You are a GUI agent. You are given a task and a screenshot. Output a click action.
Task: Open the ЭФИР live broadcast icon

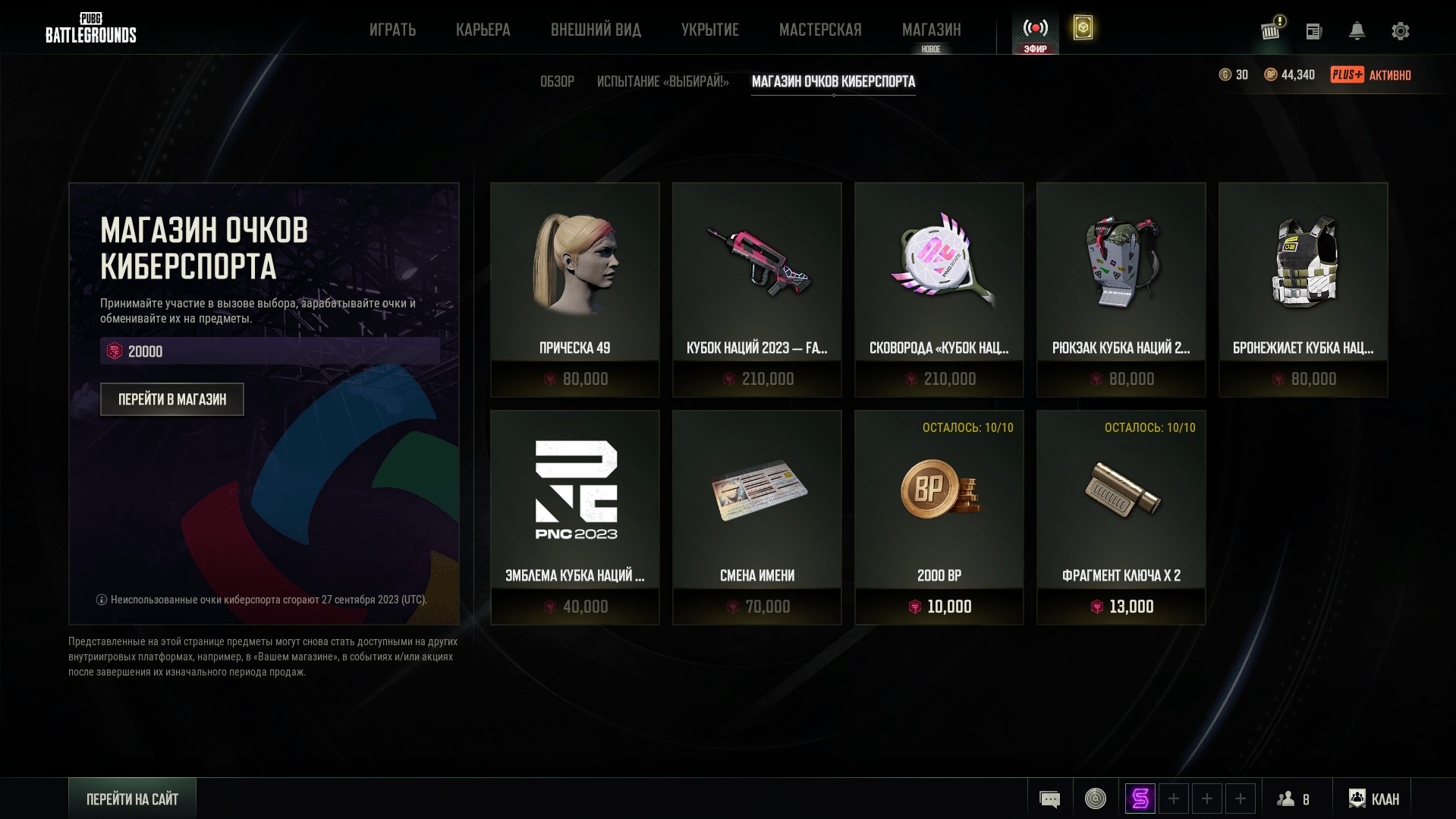1035,34
